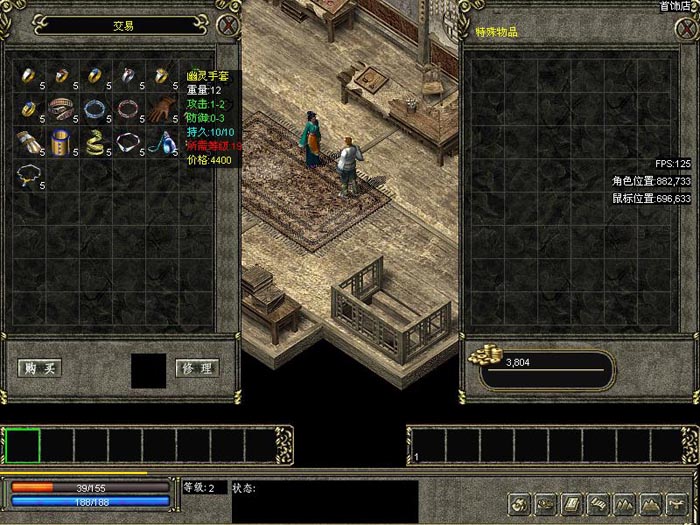Select the brown leather glove item

[x=162, y=108]
